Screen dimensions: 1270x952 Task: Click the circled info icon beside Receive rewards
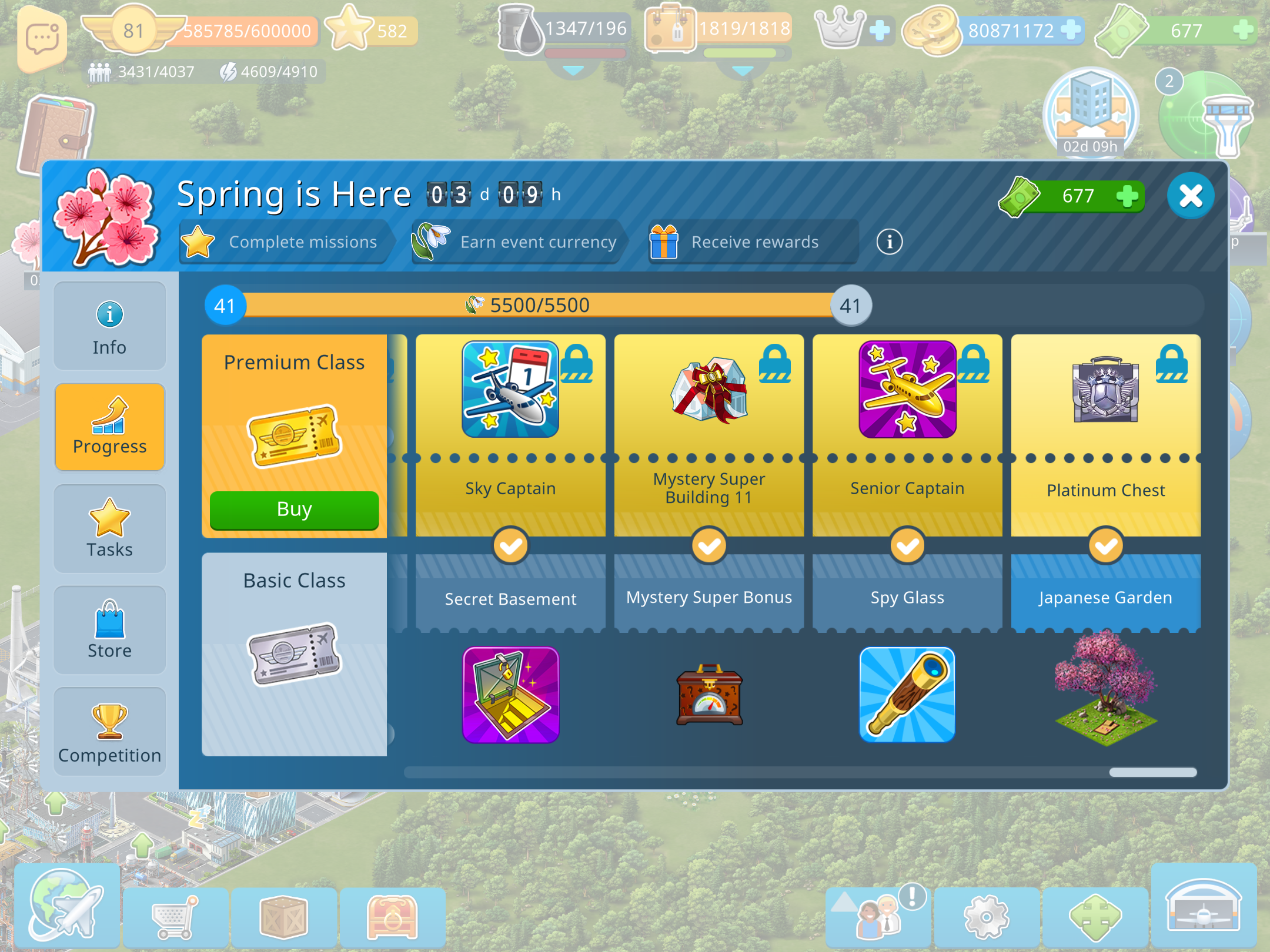(889, 242)
